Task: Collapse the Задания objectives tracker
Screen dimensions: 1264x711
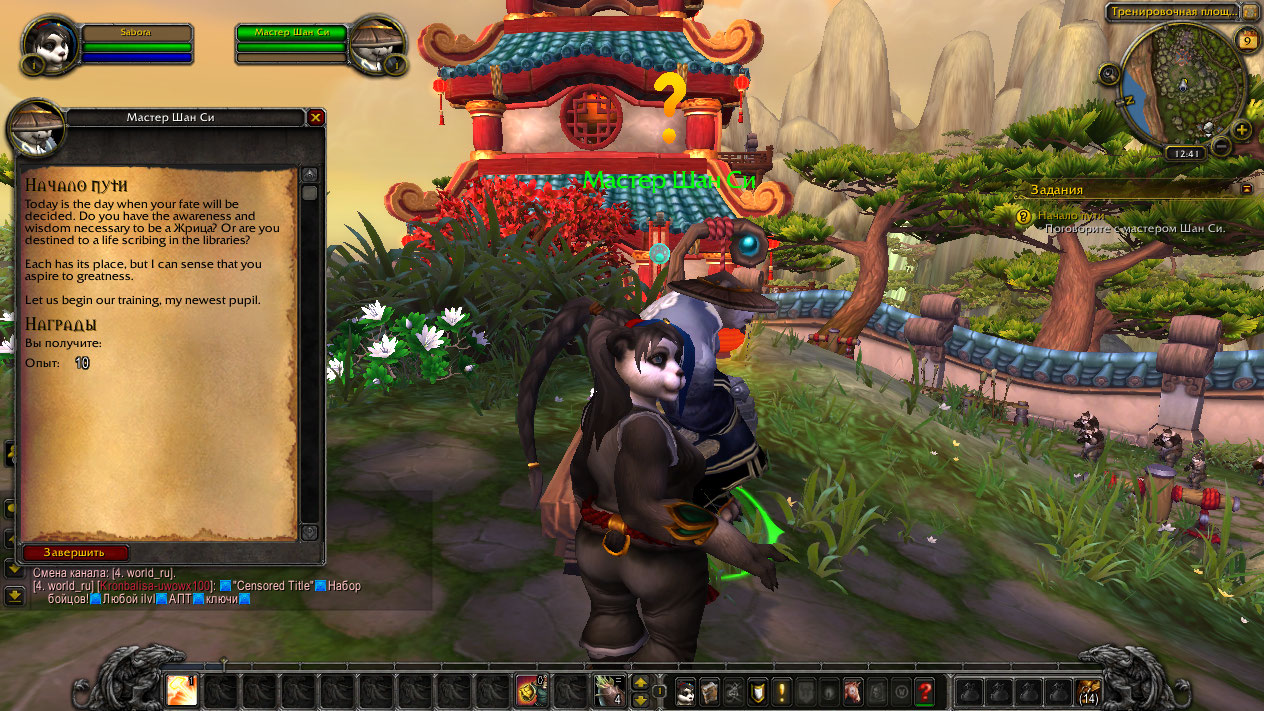Action: pos(1247,188)
